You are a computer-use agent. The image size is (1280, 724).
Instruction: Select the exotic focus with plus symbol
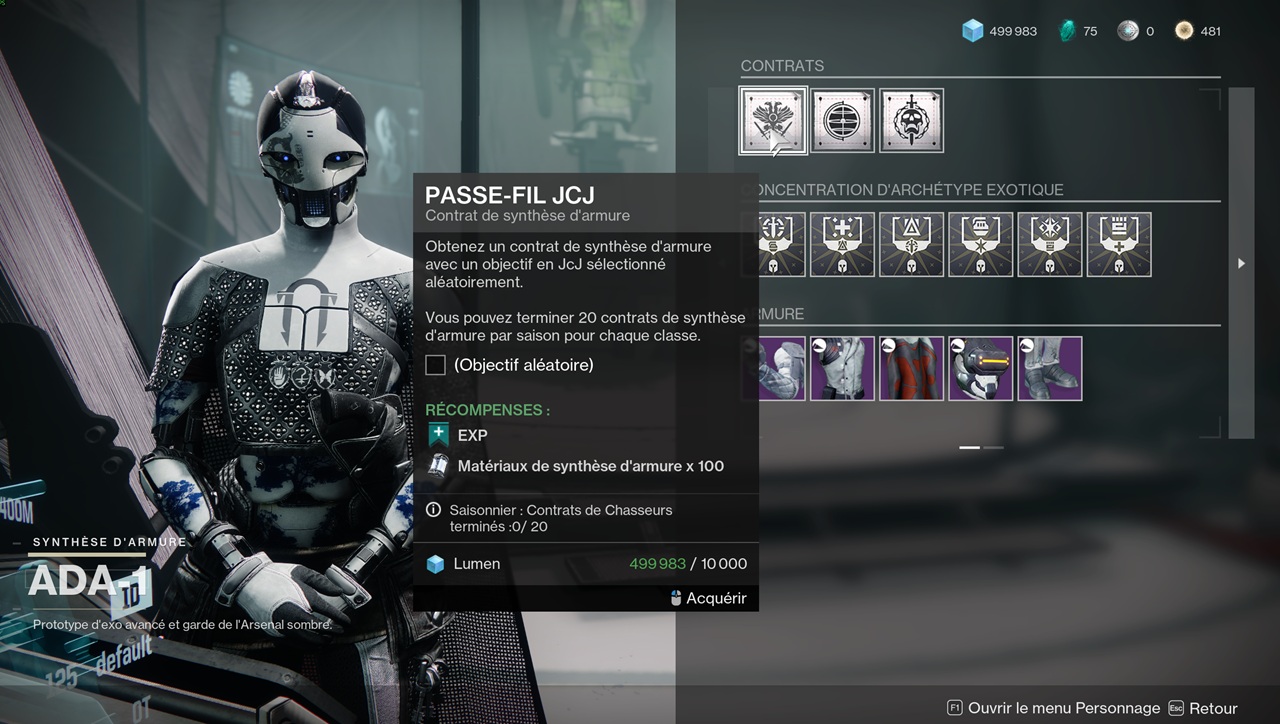coord(842,244)
